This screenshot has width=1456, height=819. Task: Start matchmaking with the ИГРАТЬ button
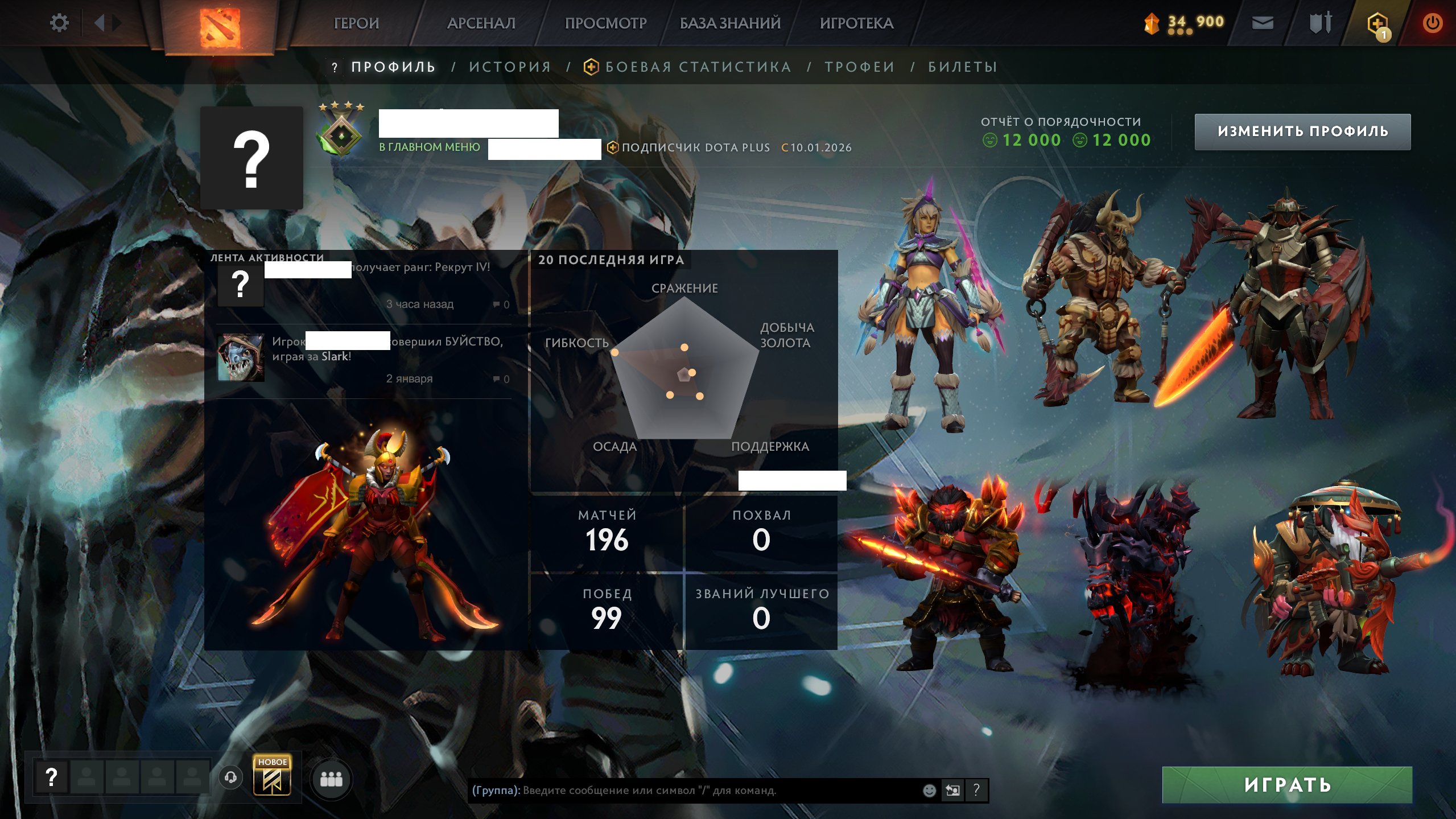(x=1287, y=785)
